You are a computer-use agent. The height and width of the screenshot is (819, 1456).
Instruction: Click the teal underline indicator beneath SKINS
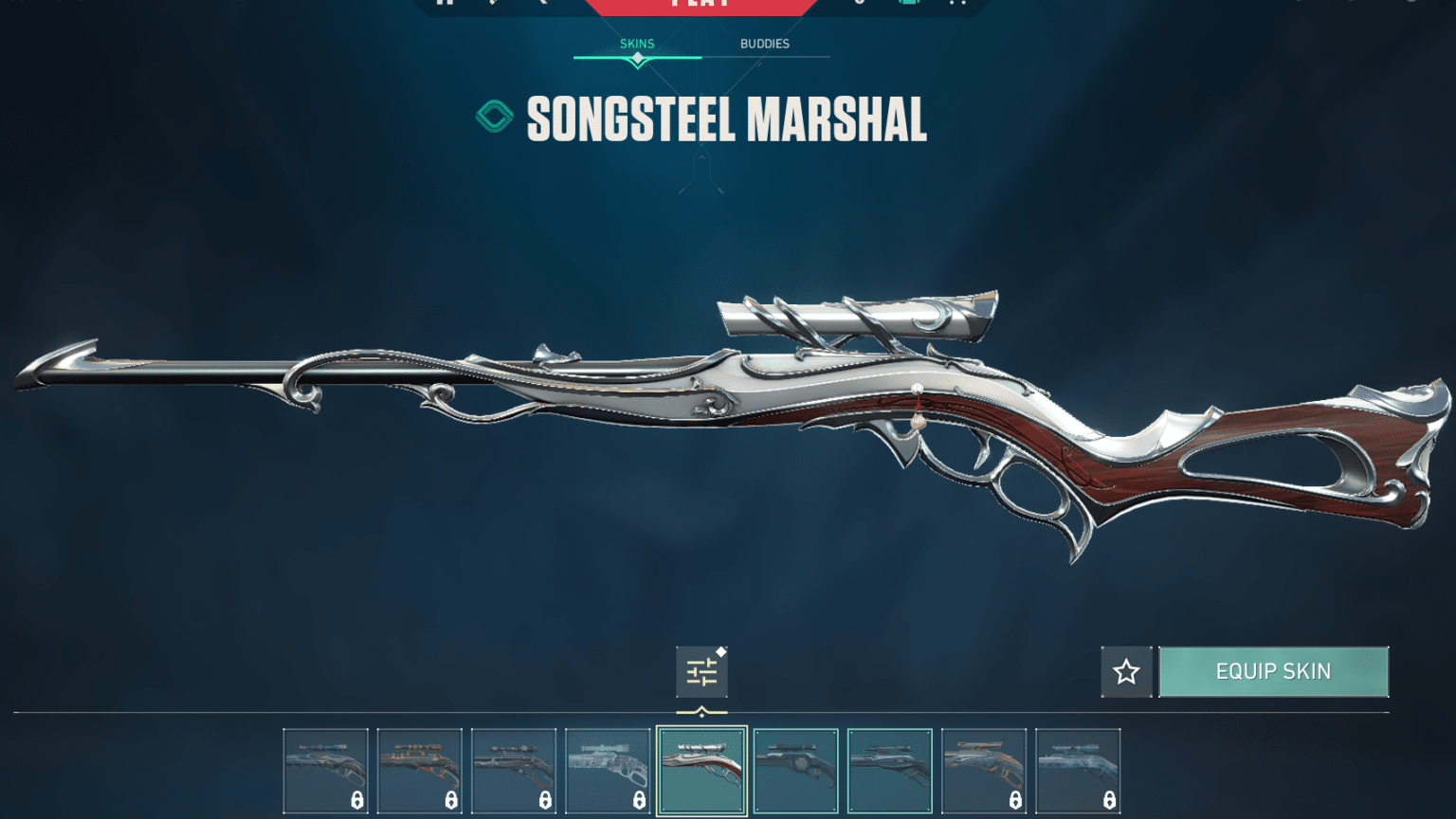point(636,55)
